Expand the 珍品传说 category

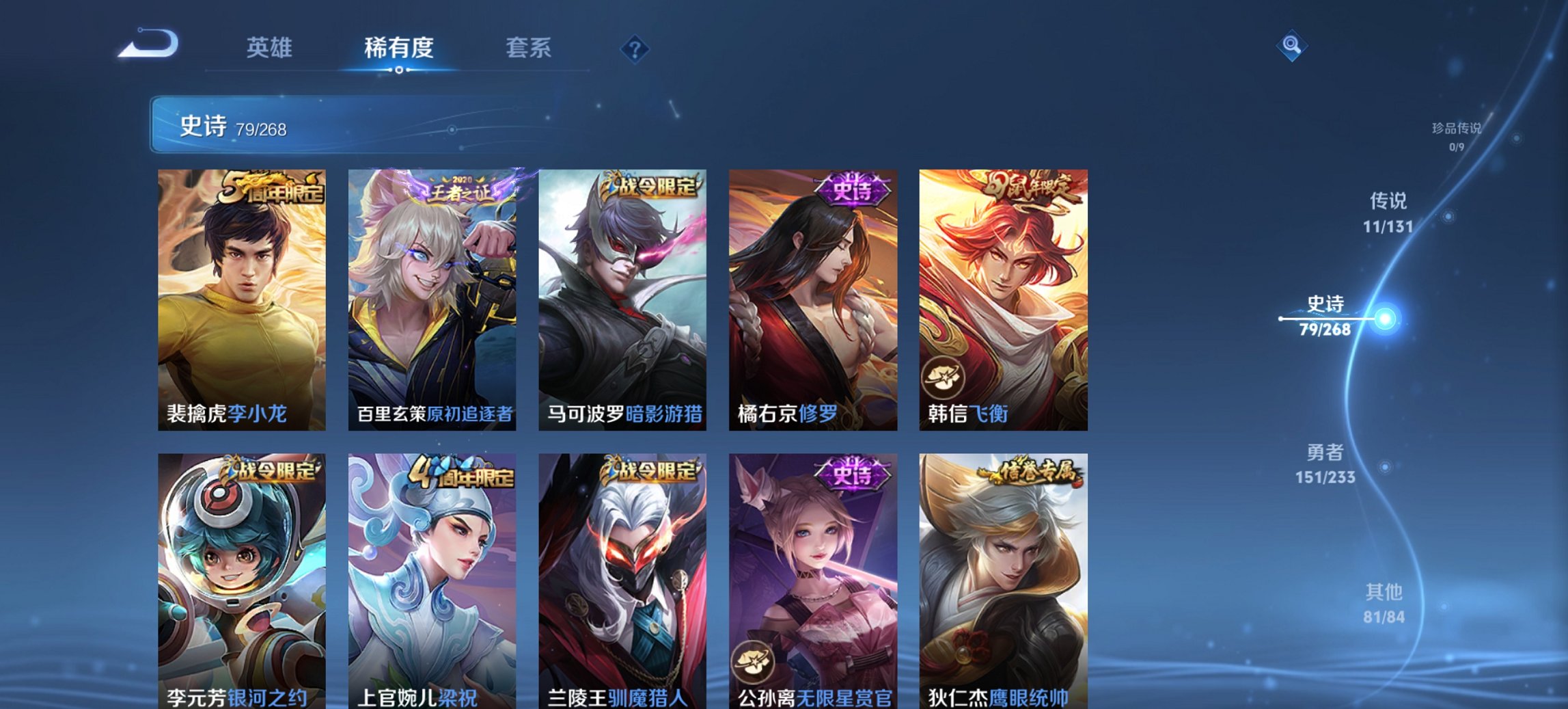pyautogui.click(x=1455, y=135)
